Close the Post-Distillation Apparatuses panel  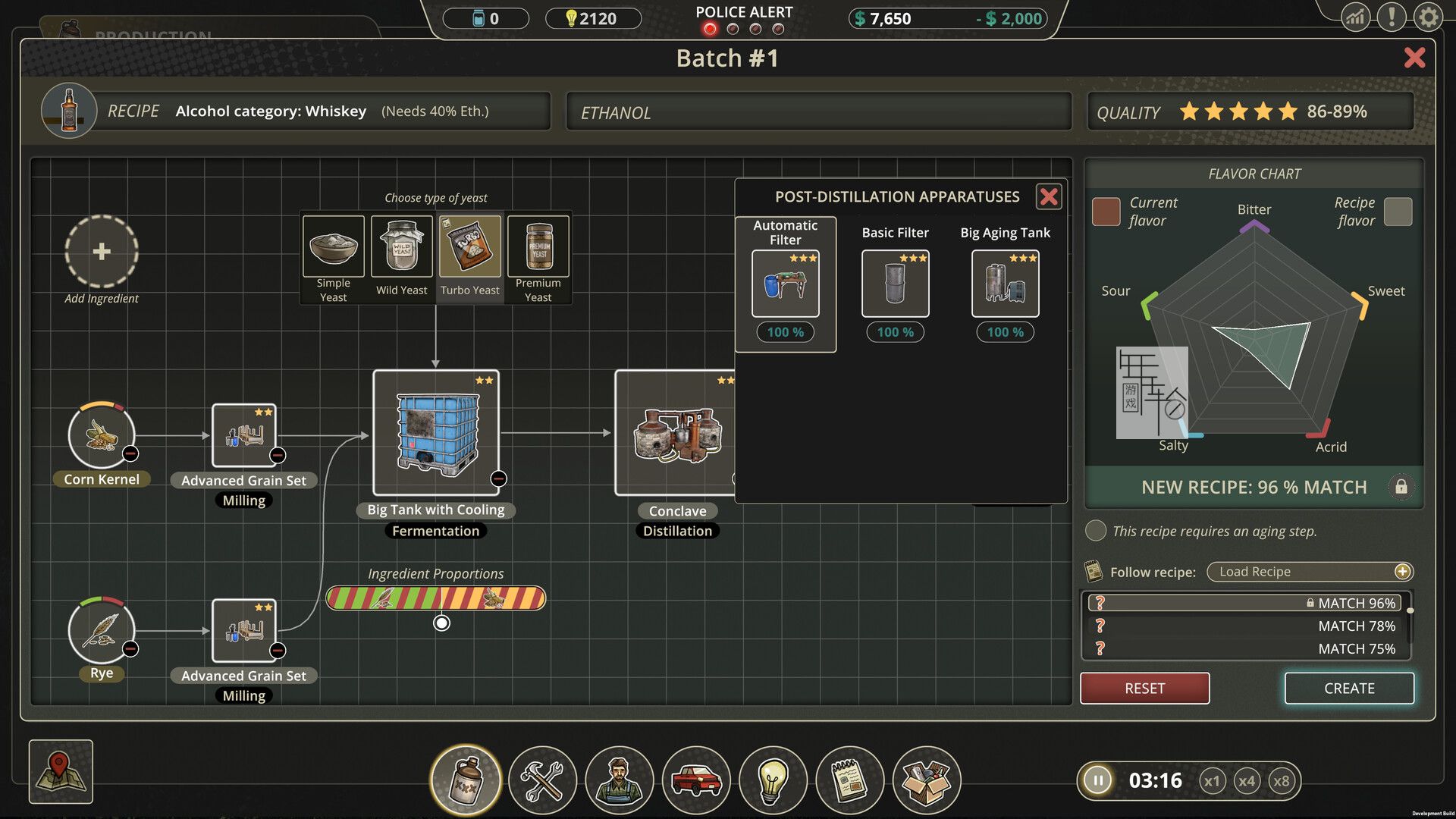tap(1049, 197)
